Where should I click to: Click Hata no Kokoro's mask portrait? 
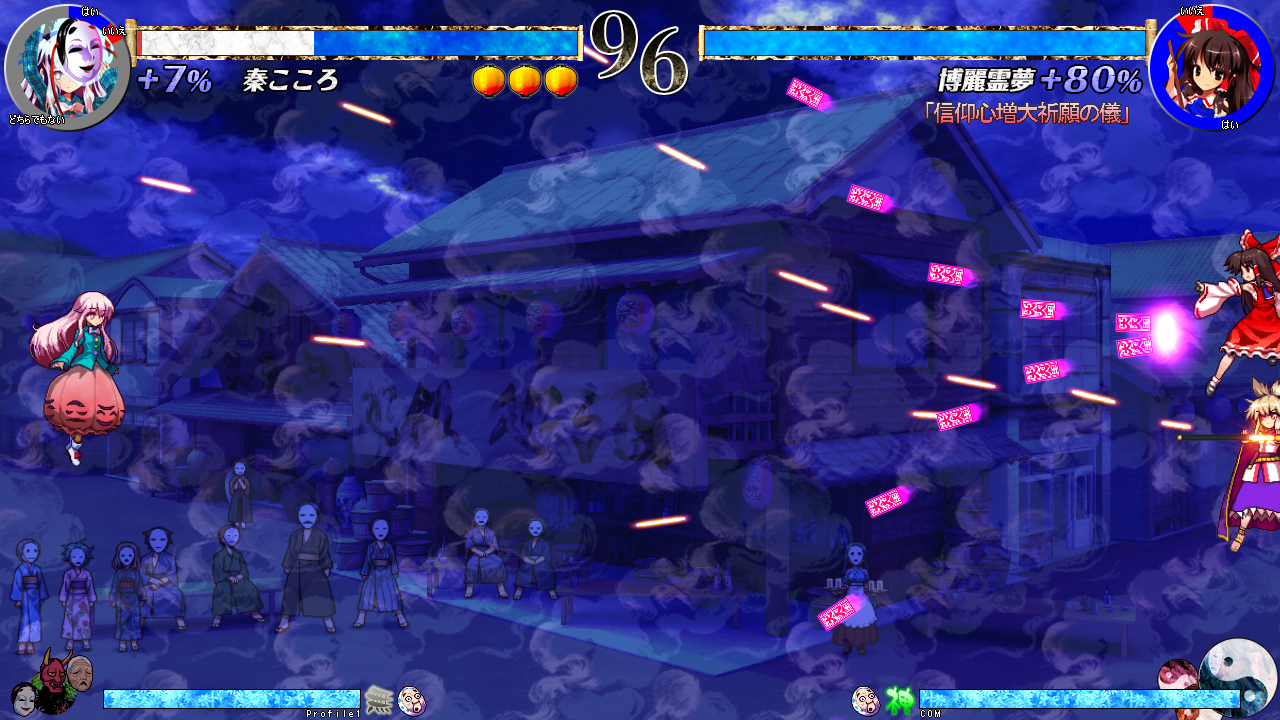[x=67, y=68]
